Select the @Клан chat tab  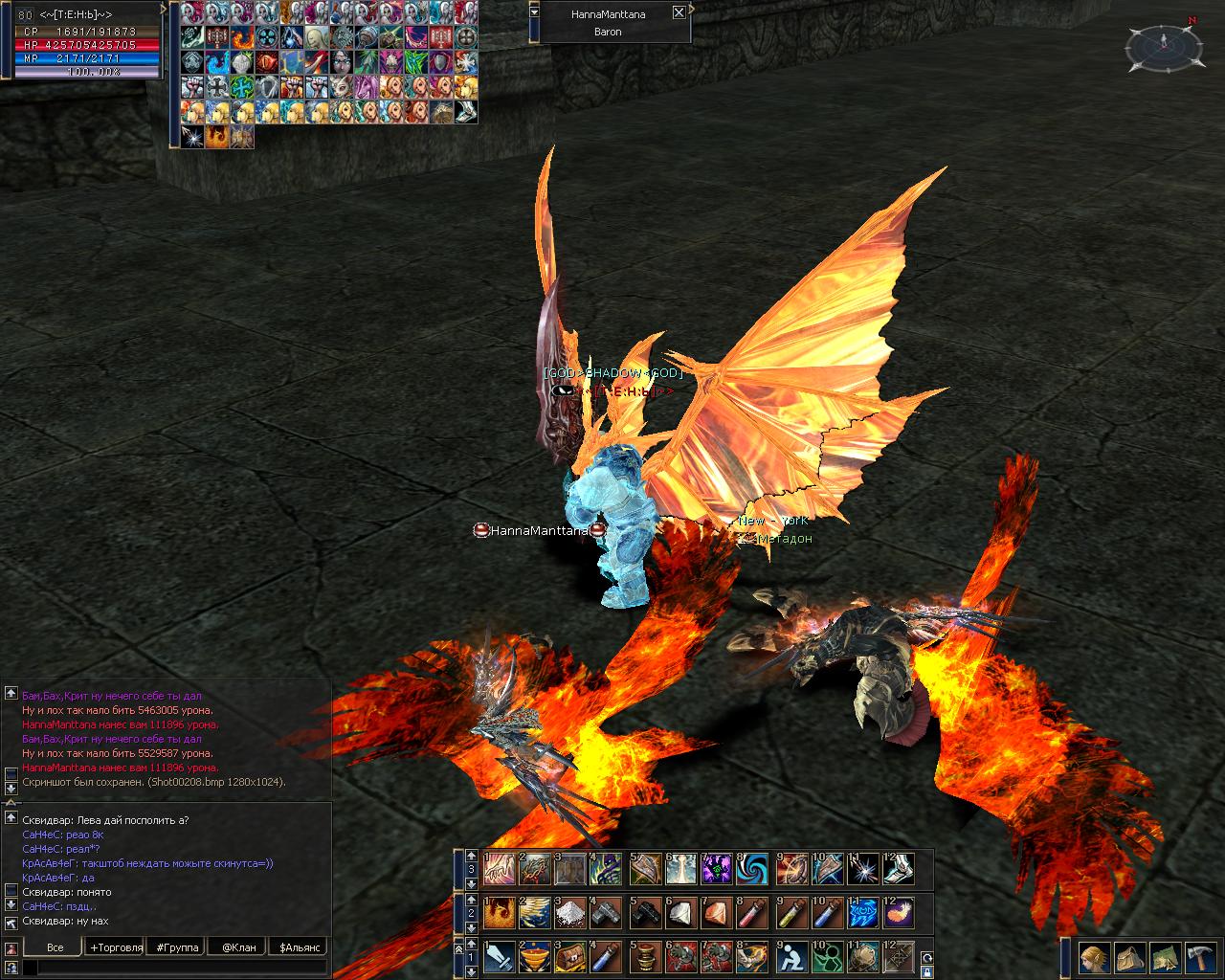click(x=239, y=947)
